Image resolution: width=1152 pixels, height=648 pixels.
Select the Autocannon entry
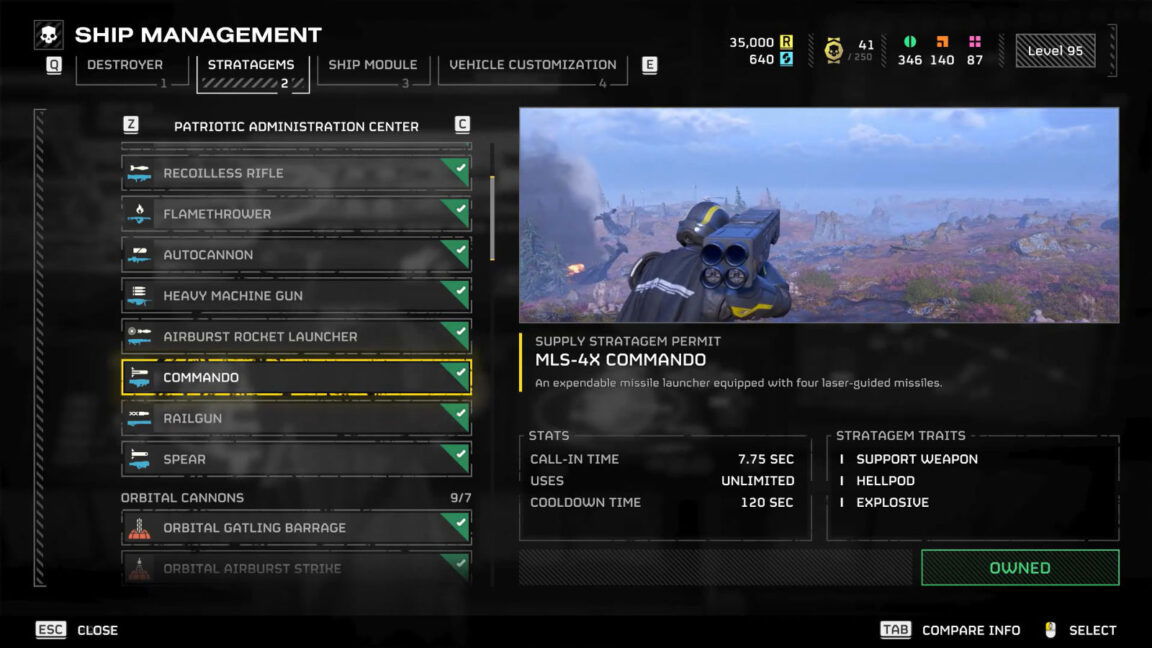pyautogui.click(x=296, y=255)
